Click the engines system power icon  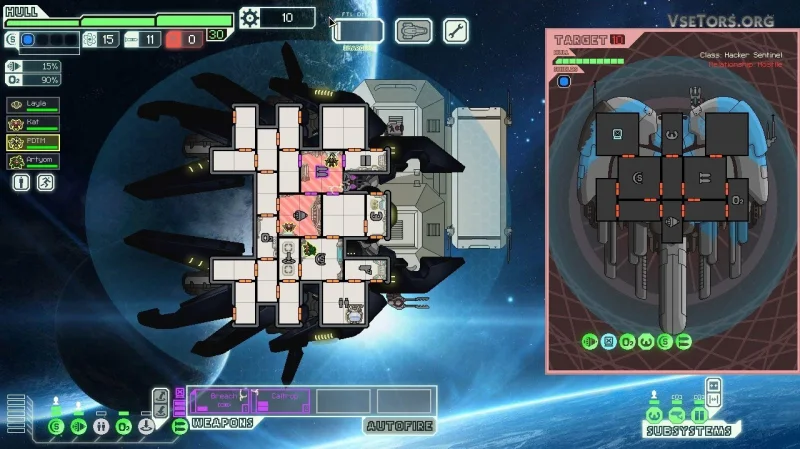[78, 427]
